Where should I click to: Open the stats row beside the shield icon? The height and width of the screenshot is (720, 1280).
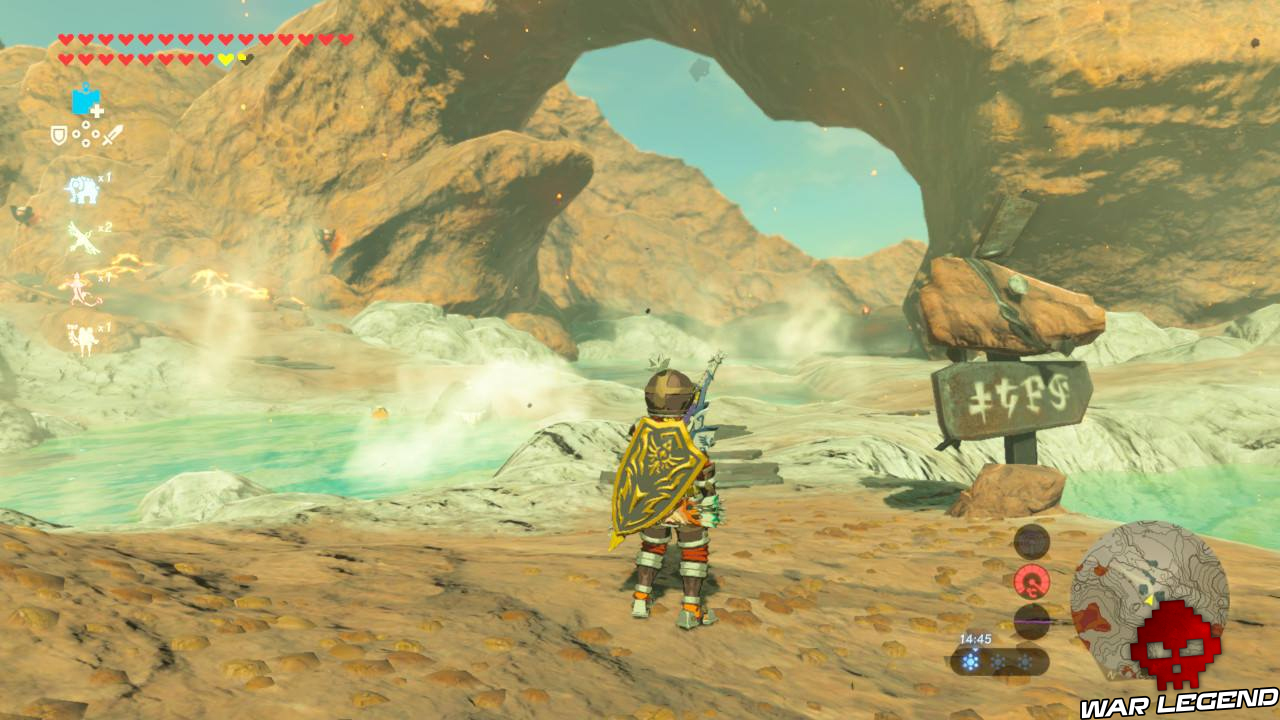[x=85, y=135]
